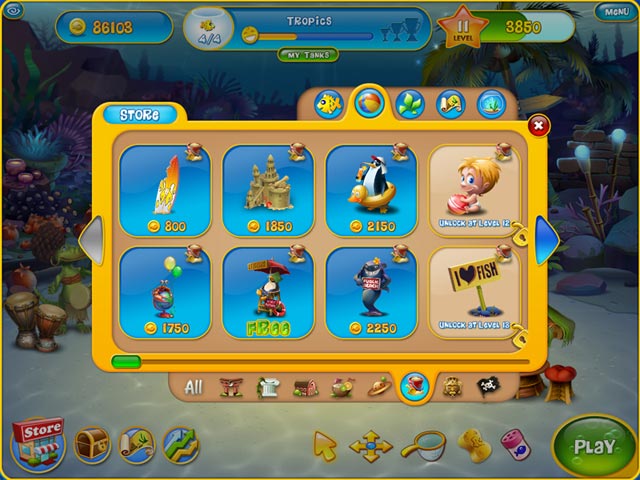Start the level with Play
Image resolution: width=640 pixels, height=480 pixels.
tap(594, 447)
